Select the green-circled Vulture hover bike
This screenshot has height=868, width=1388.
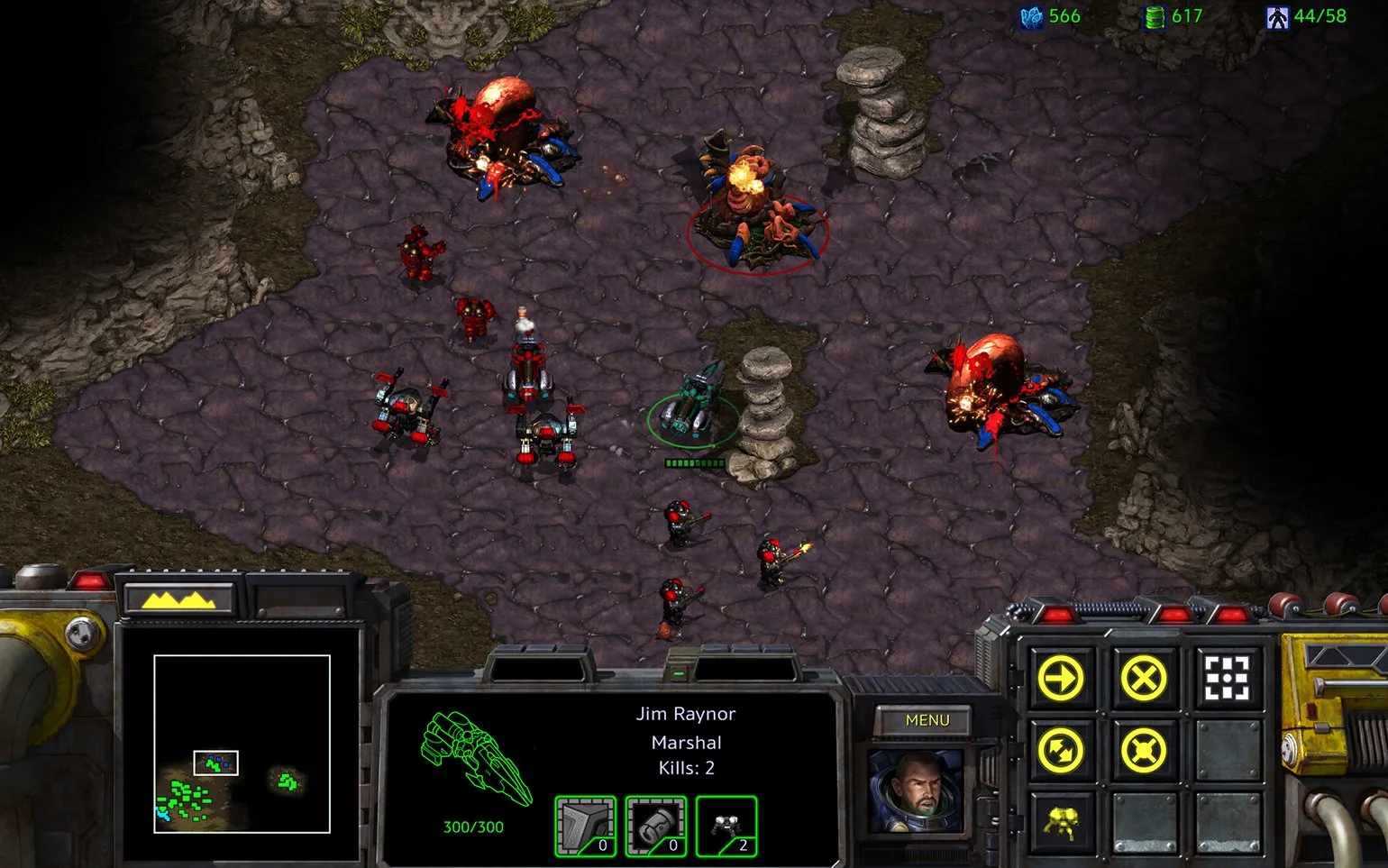692,406
